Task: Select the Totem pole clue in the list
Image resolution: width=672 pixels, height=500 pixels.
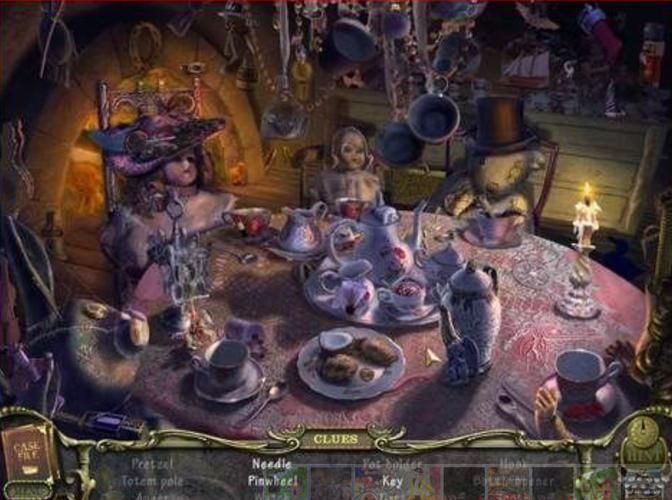Action: [x=152, y=480]
